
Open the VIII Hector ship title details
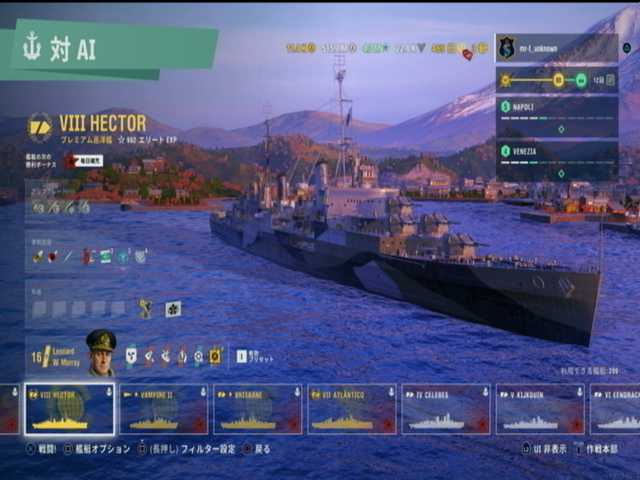tap(102, 123)
